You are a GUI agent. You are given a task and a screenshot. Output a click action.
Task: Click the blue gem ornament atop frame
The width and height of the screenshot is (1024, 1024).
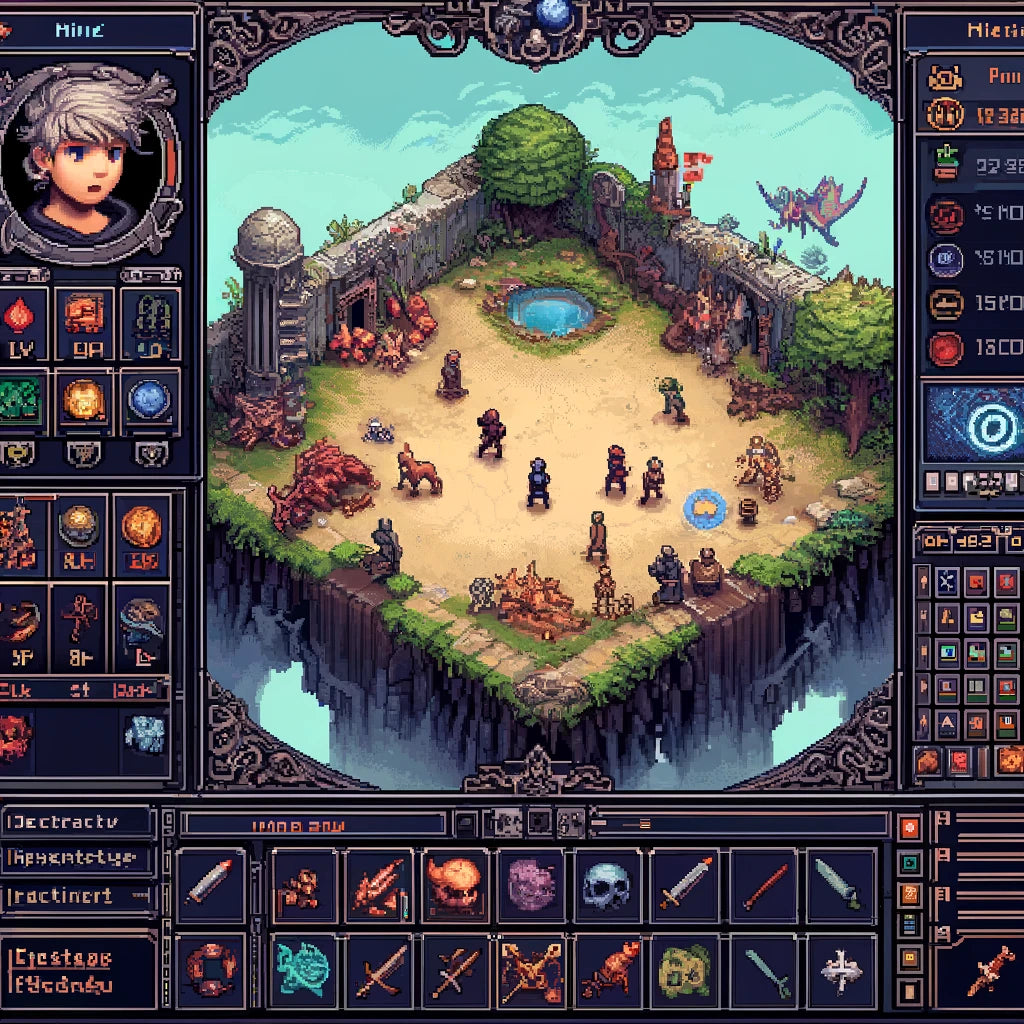click(x=551, y=13)
